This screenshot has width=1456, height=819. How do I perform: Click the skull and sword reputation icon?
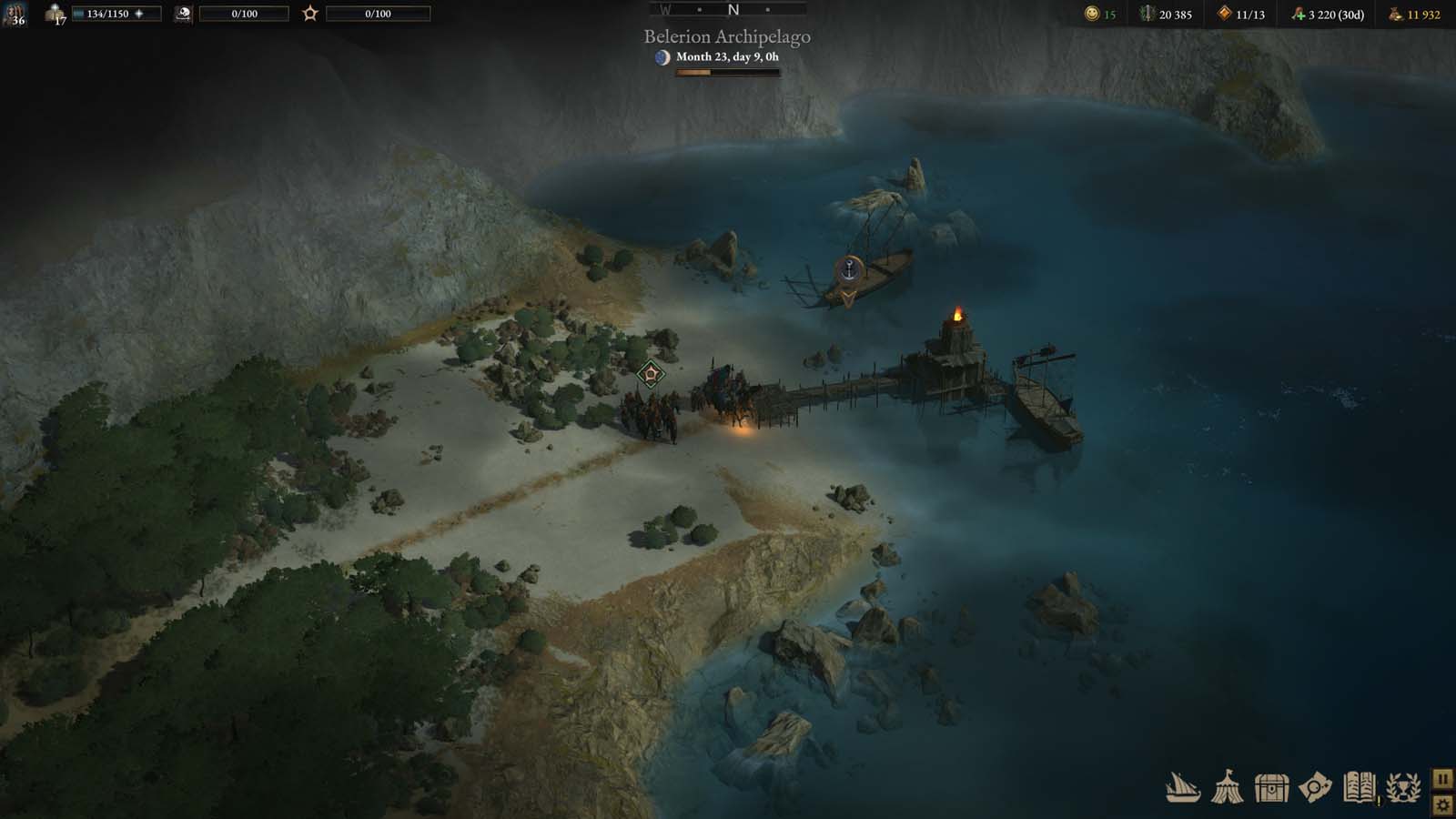183,14
